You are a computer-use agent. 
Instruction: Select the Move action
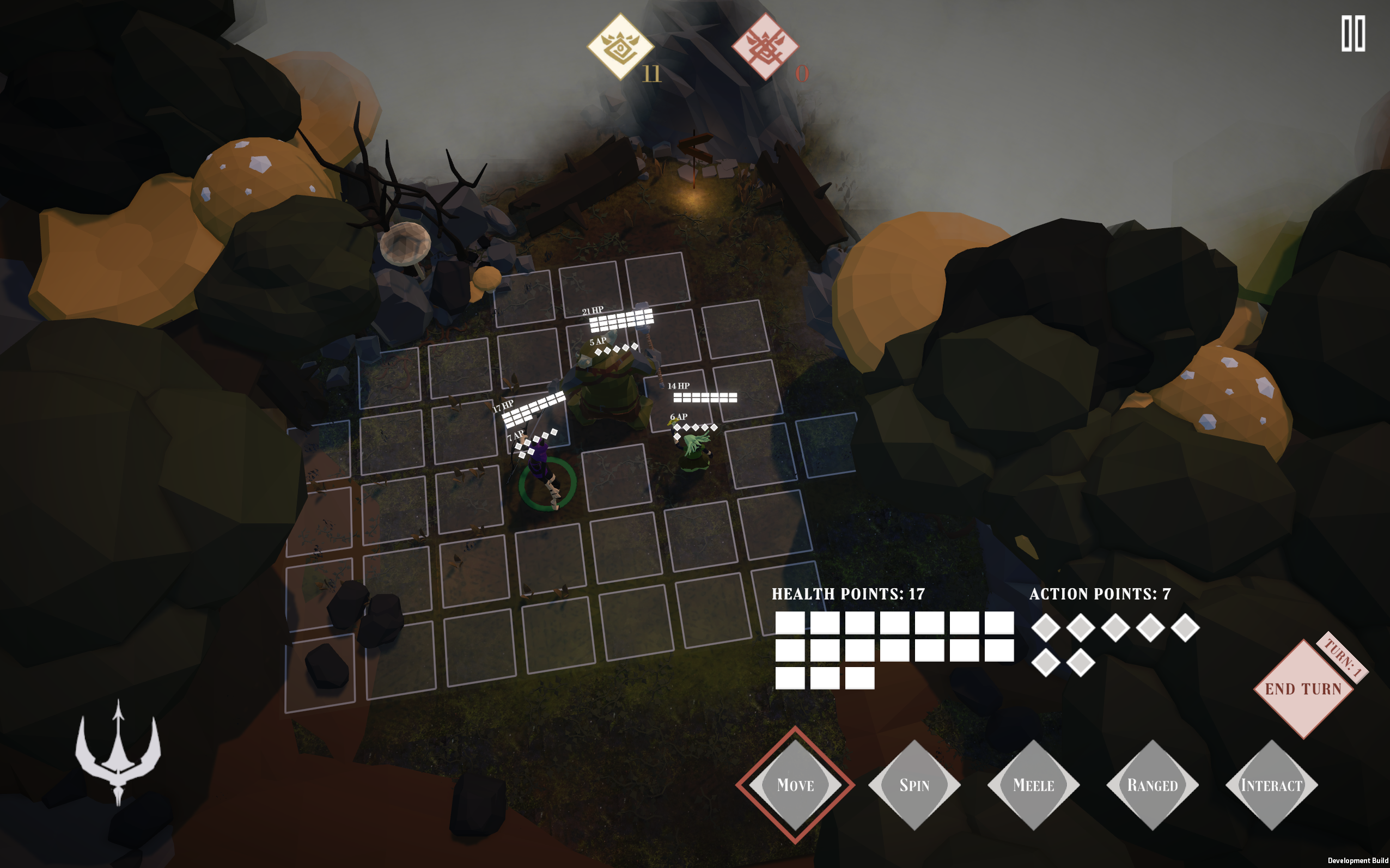point(795,785)
